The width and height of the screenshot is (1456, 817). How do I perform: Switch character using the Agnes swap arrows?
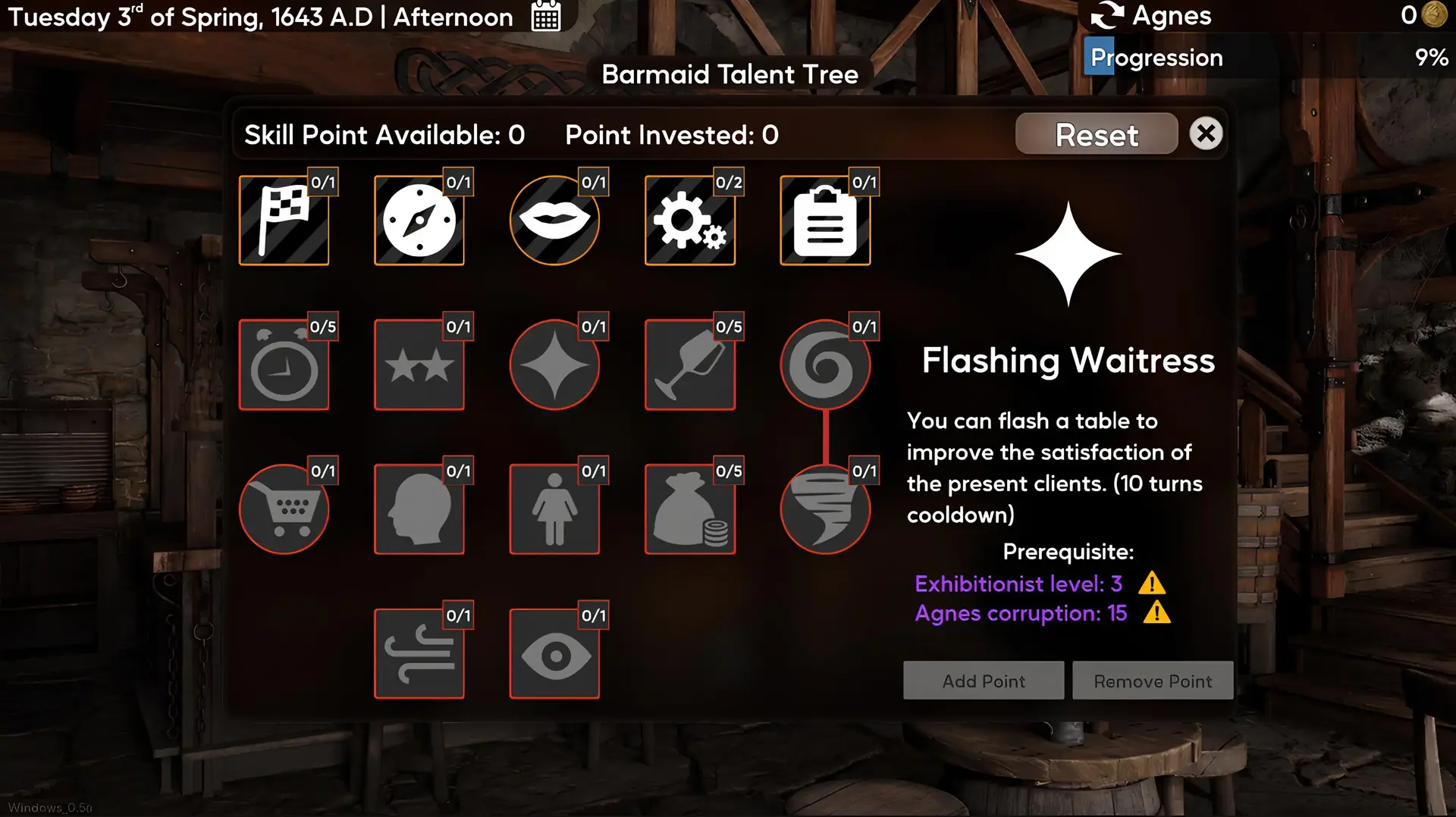1107,16
